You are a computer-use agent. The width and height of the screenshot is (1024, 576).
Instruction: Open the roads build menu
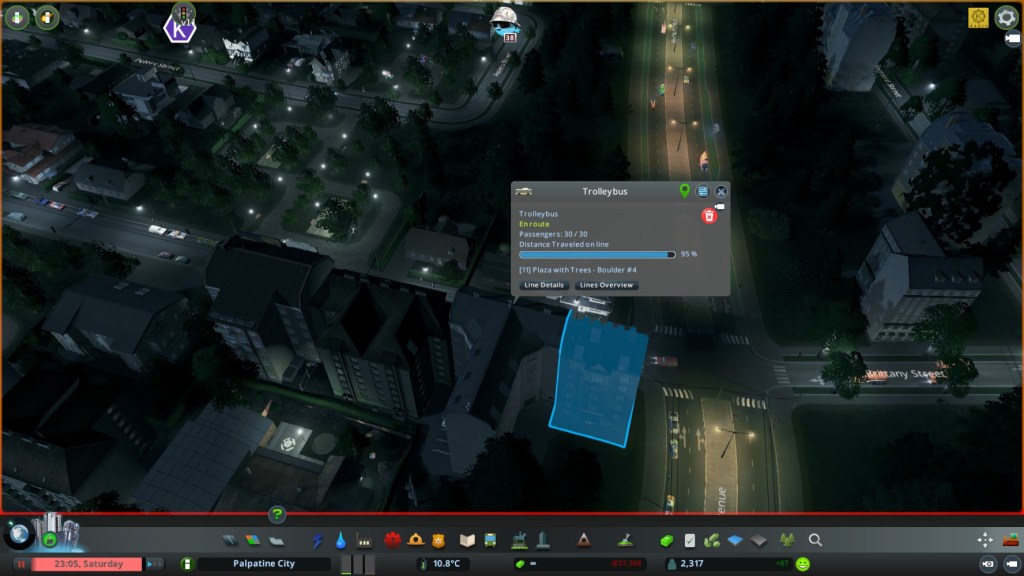pyautogui.click(x=230, y=540)
